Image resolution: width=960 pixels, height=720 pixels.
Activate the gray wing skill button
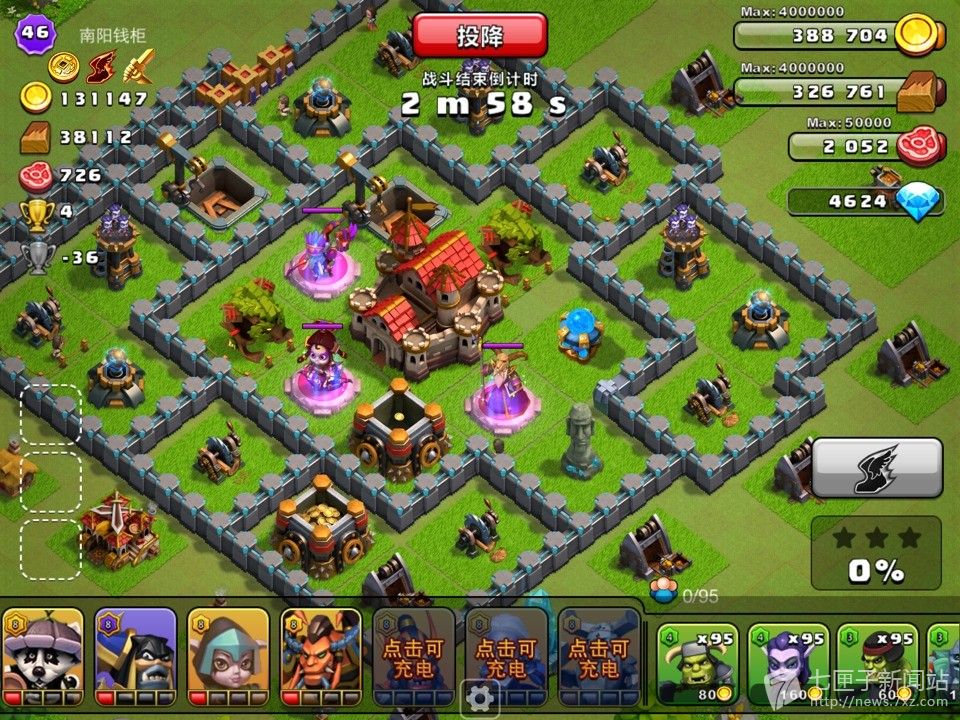click(x=876, y=468)
